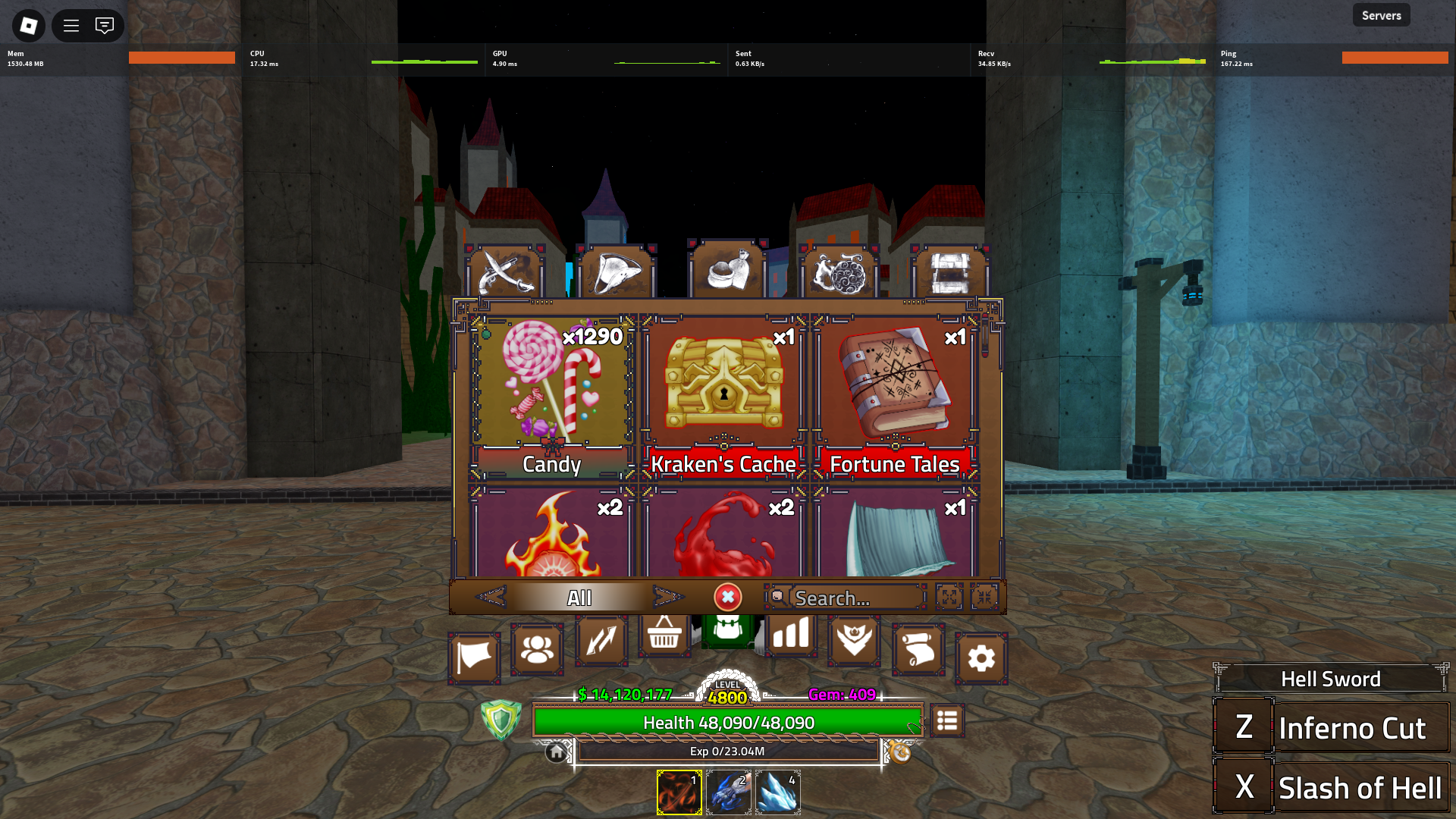Viewport: 1456px width, 819px height.
Task: Go to previous inventory category arrow
Action: click(x=491, y=598)
